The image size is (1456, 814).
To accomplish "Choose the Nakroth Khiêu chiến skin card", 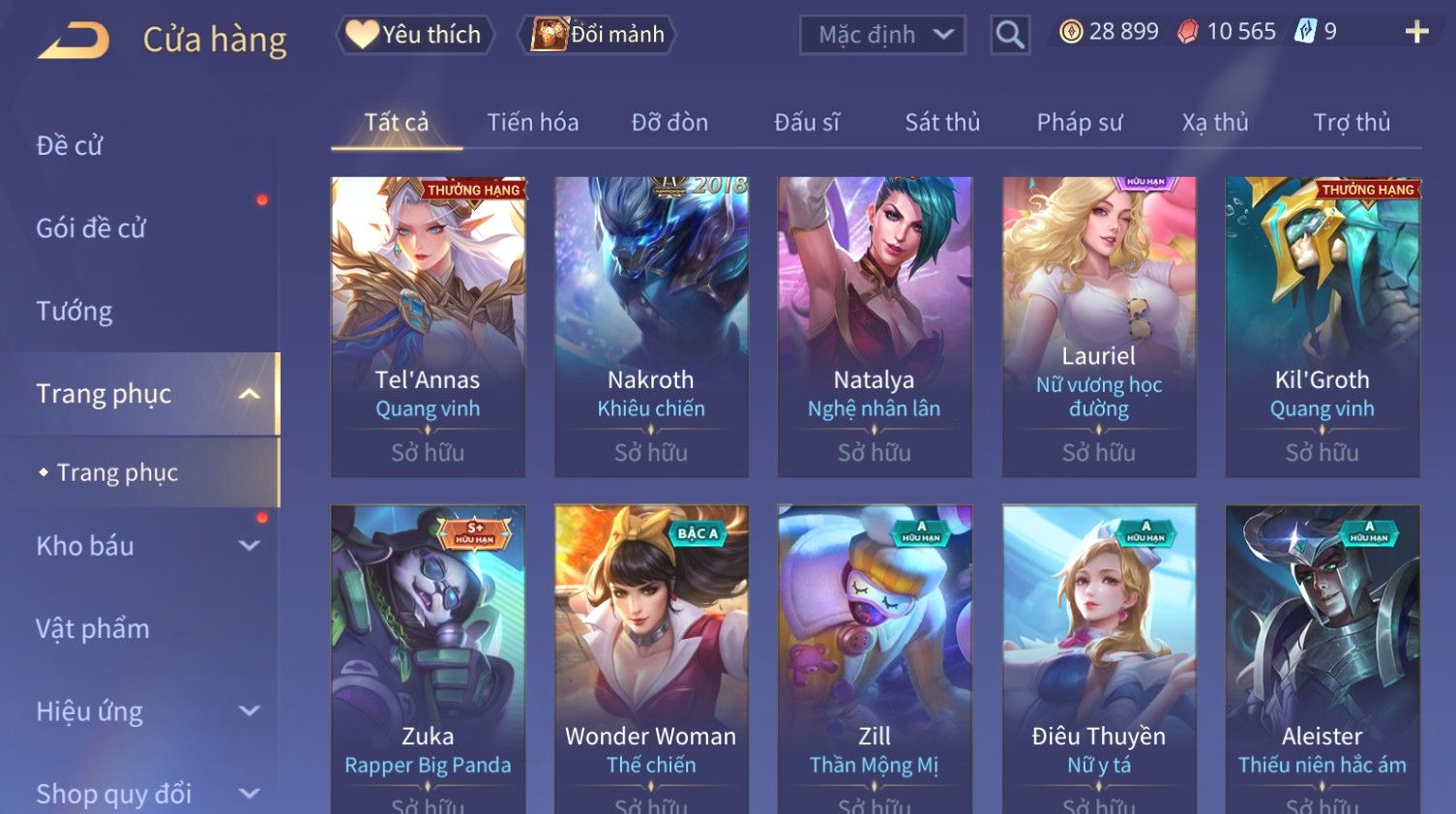I will tap(651, 326).
